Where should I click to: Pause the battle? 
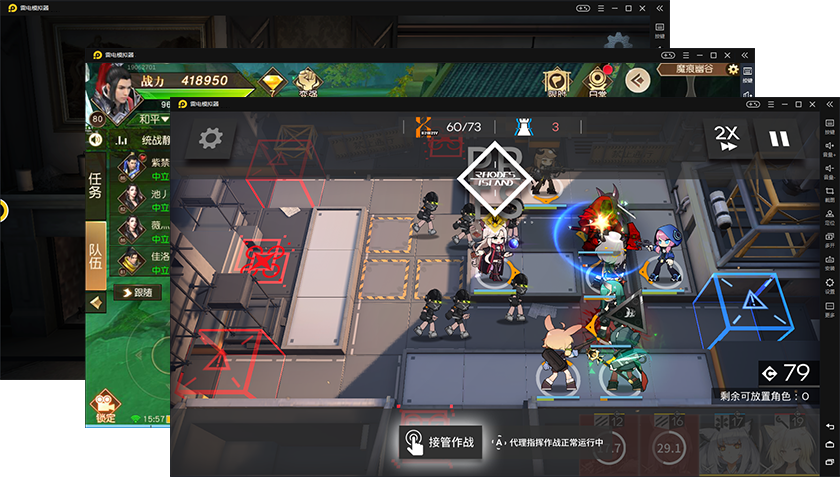(780, 138)
